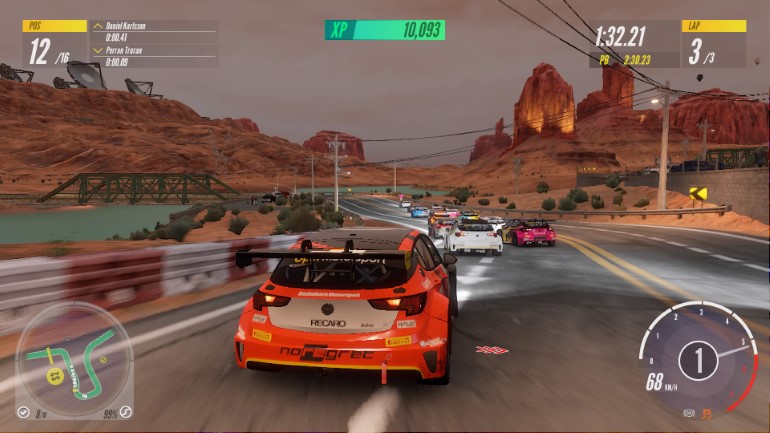Select the checkmark icon below the minimap

tap(22, 411)
